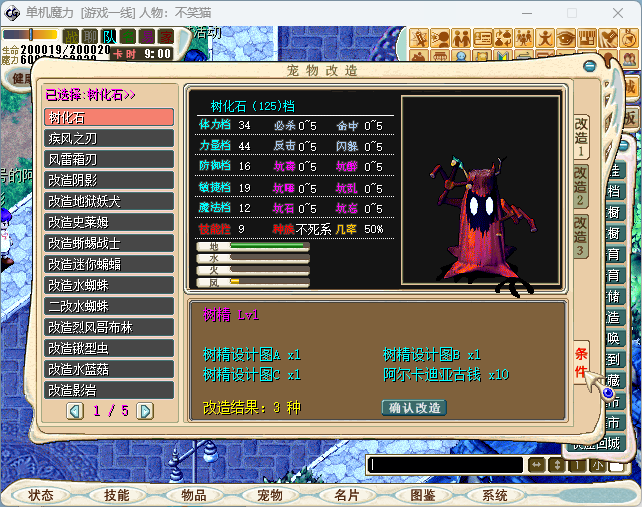Image resolution: width=642 pixels, height=507 pixels.
Task: Choose 风雷霜刃 from the list
Action: click(110, 159)
